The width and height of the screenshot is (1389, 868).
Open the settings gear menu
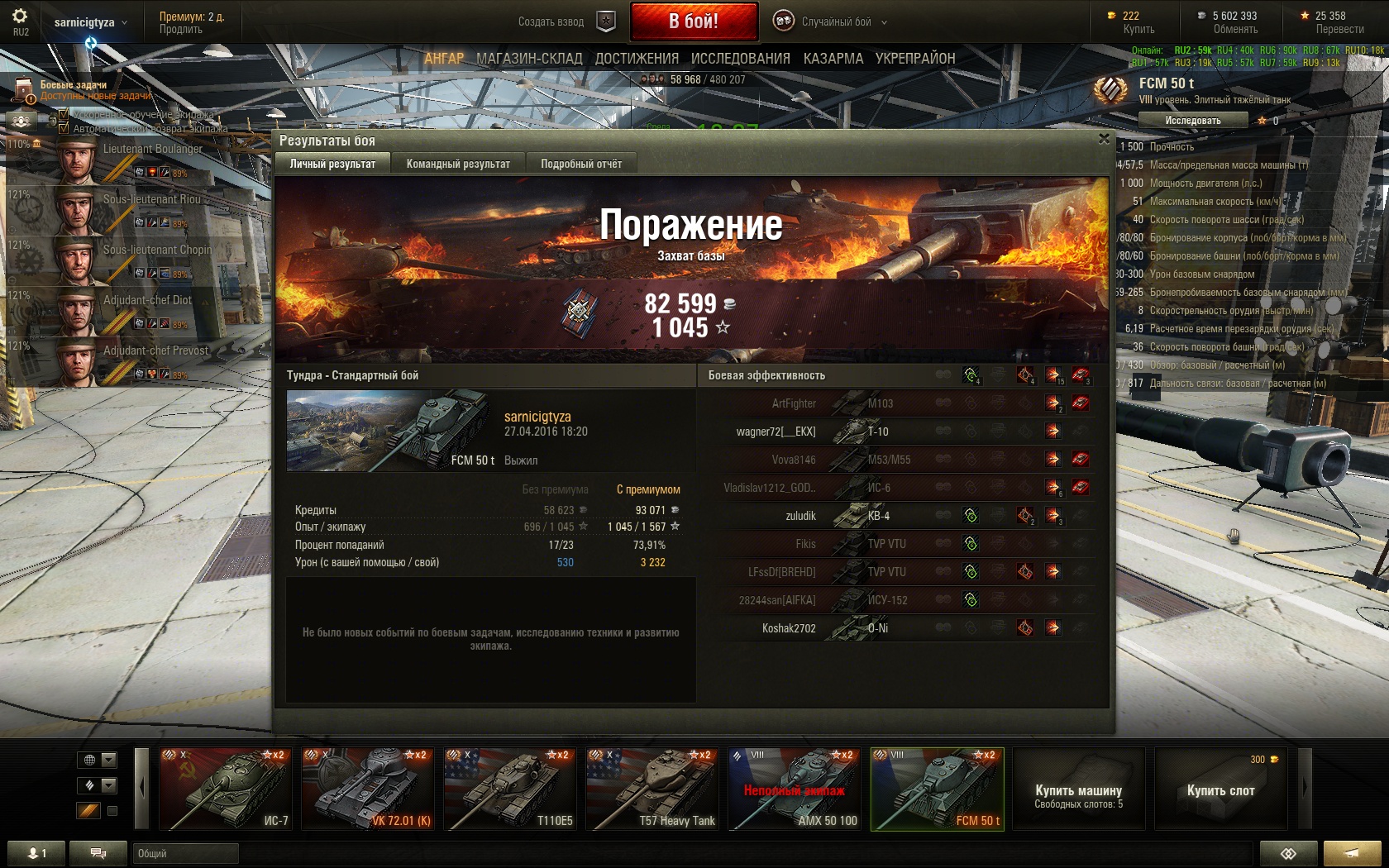(x=20, y=17)
